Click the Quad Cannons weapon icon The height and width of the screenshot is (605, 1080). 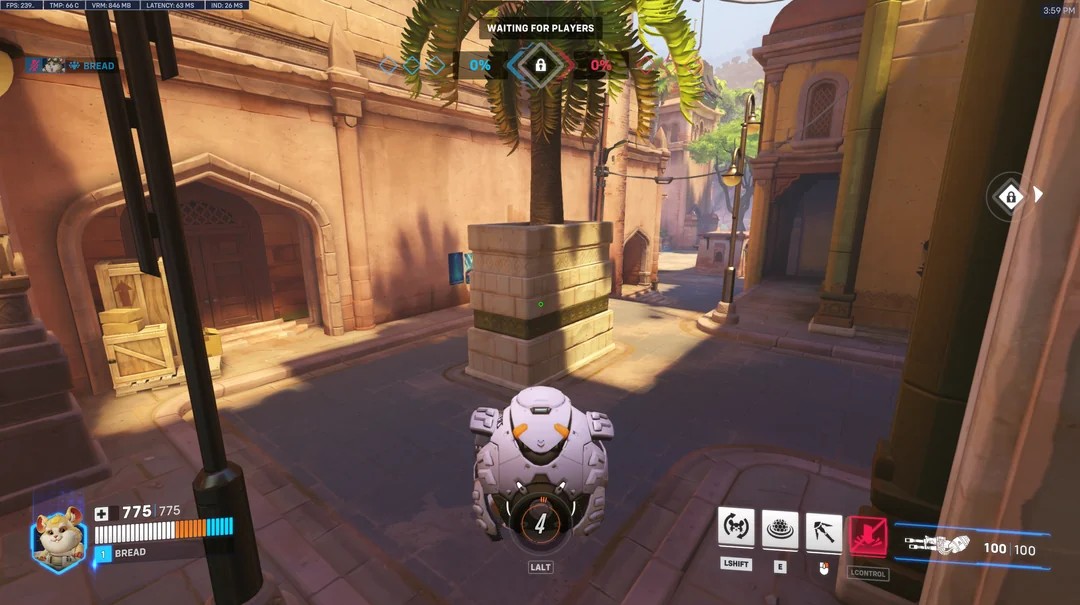[936, 545]
